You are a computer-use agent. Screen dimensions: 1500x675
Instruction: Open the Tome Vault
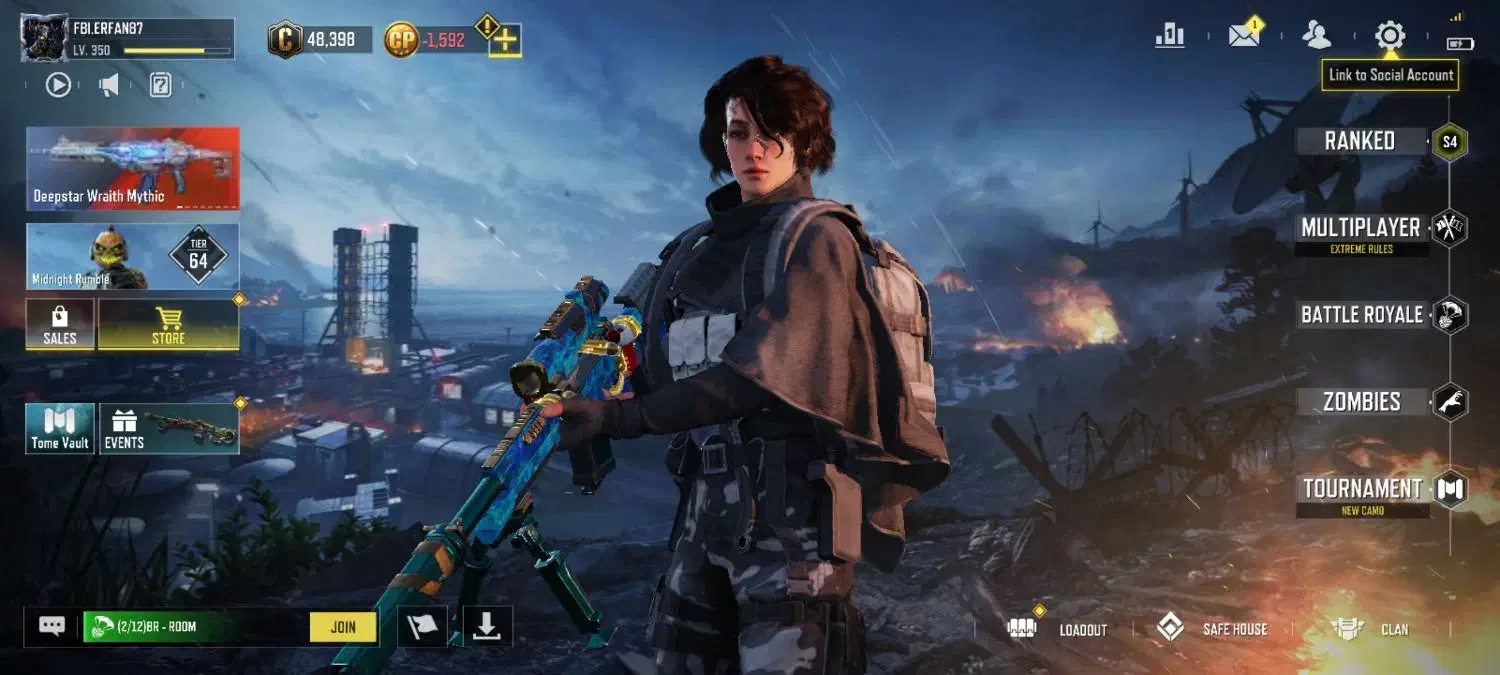(60, 429)
